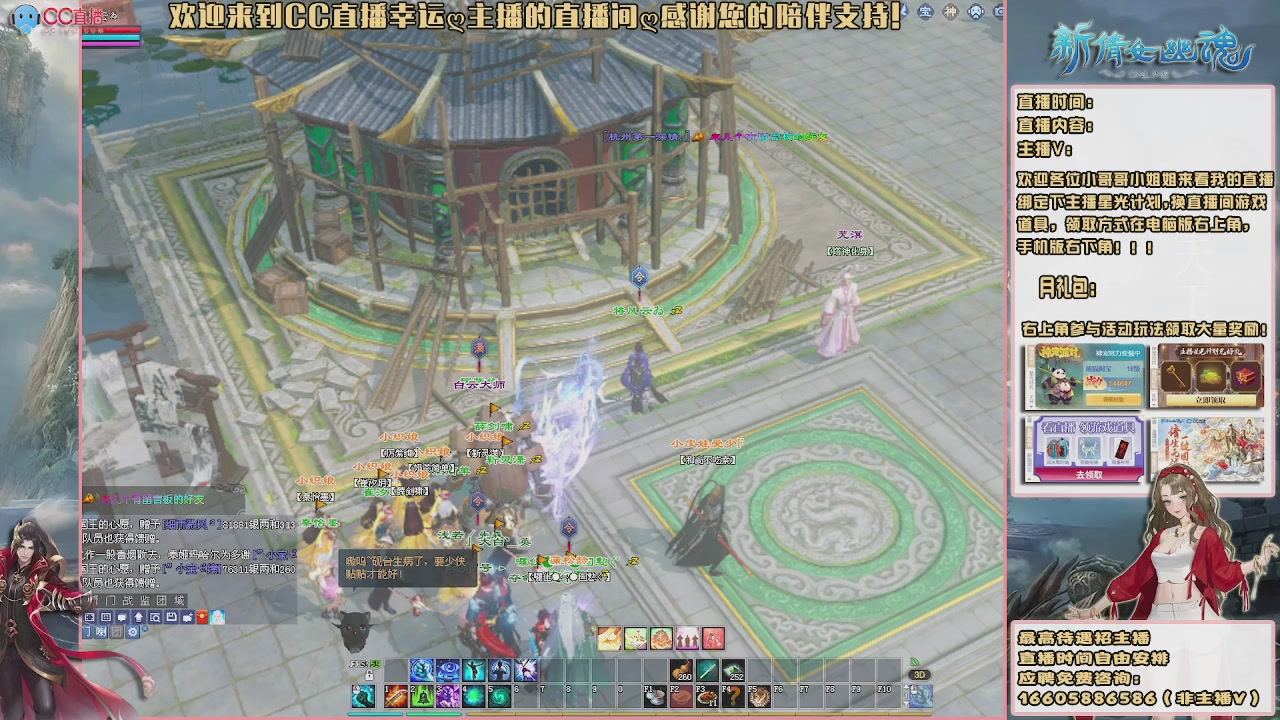Use the guitar instrument item showing 280 count

(x=680, y=668)
